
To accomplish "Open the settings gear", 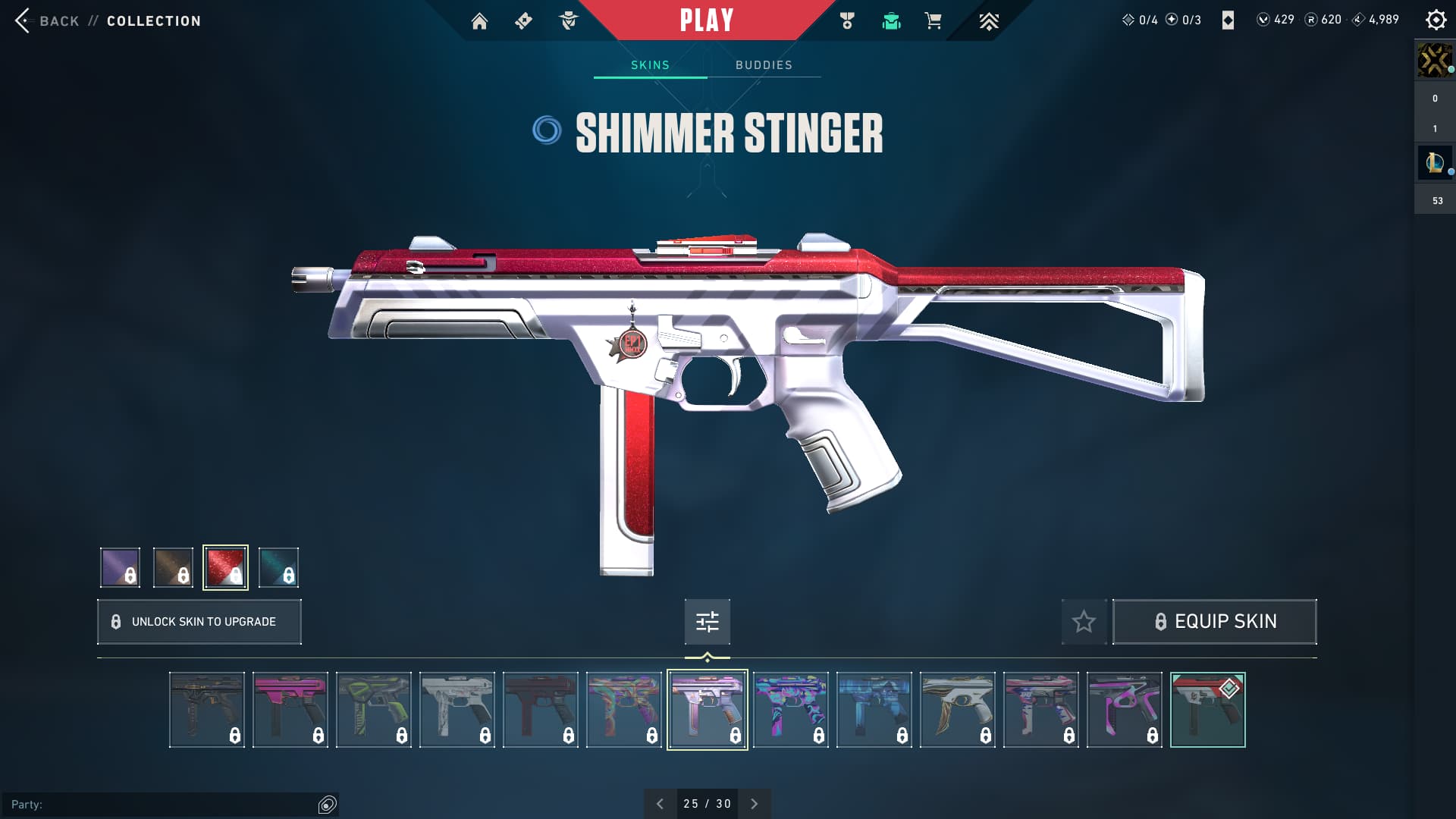I will click(x=1436, y=20).
